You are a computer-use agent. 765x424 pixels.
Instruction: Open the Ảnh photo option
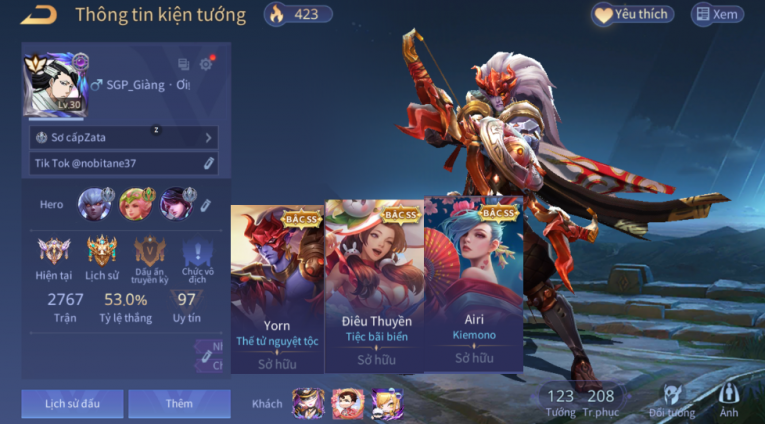tap(730, 402)
